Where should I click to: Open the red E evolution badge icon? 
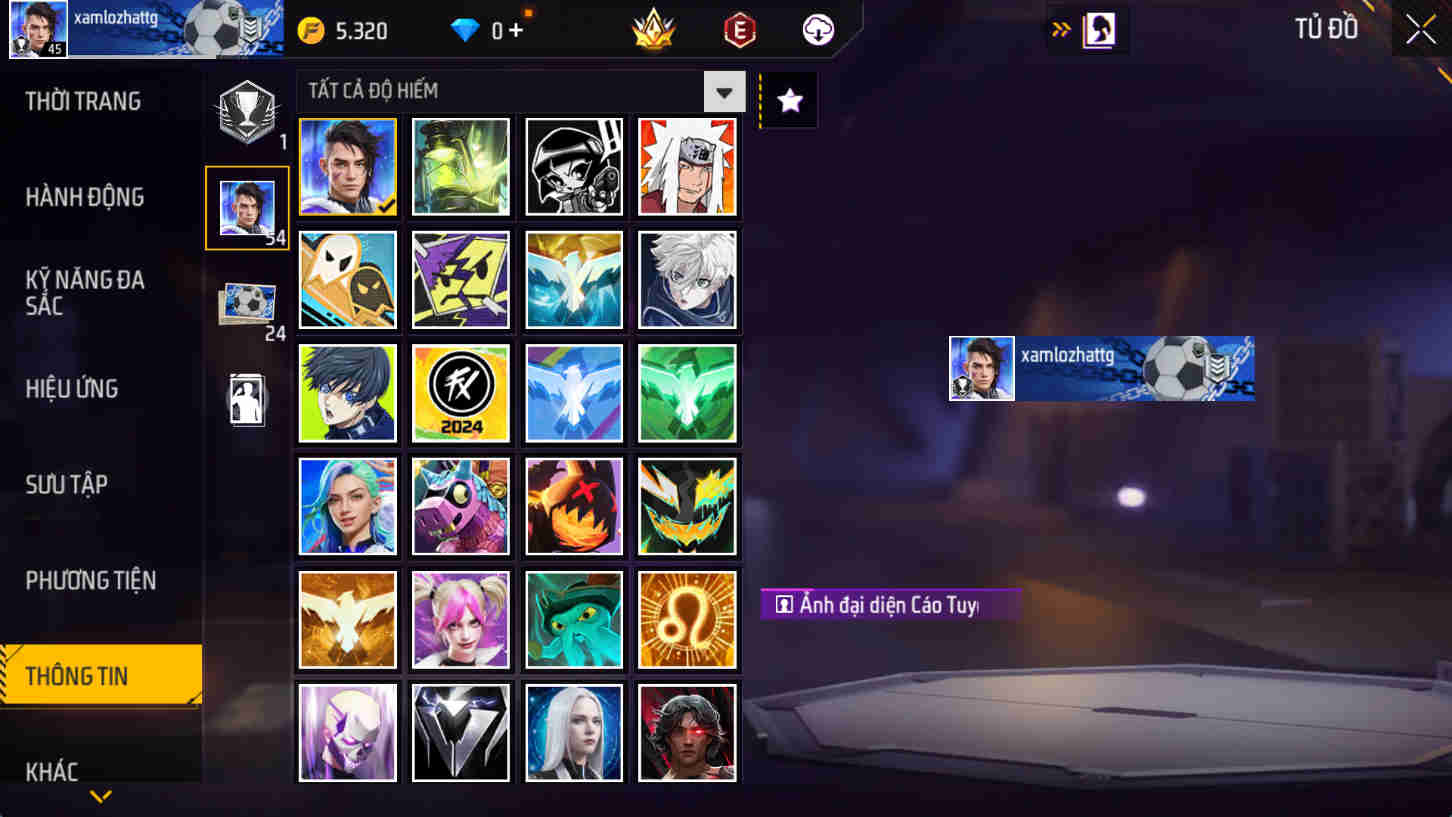pyautogui.click(x=737, y=29)
